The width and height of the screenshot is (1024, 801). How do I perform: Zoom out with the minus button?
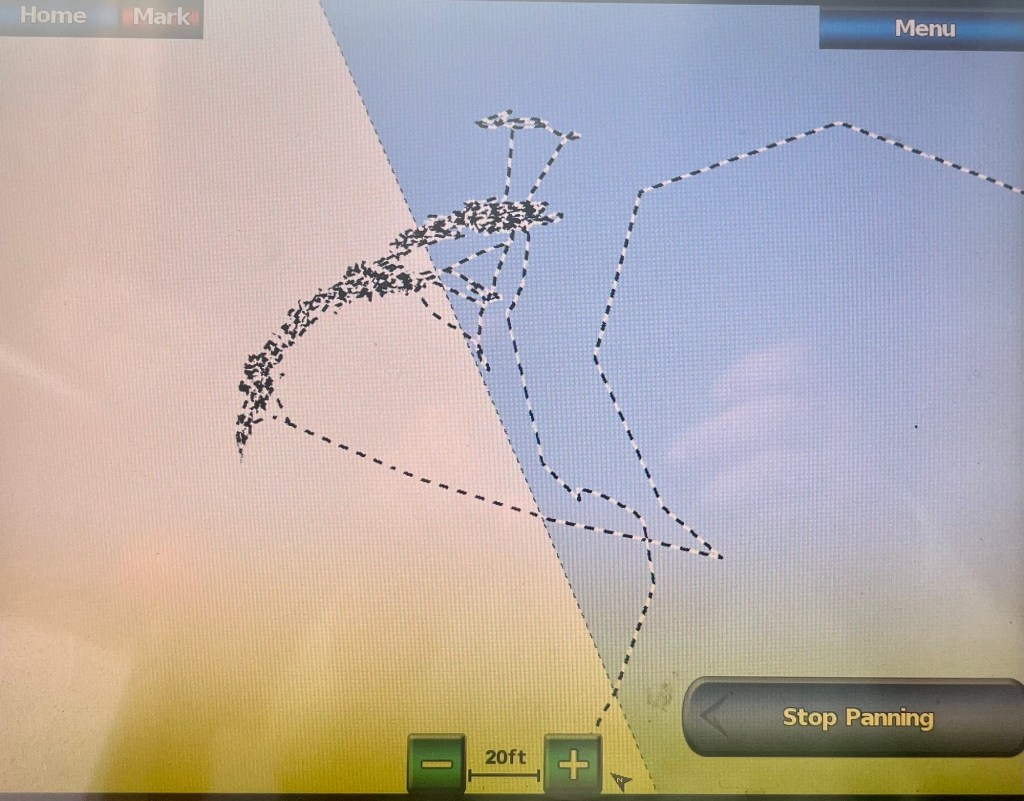tap(436, 765)
